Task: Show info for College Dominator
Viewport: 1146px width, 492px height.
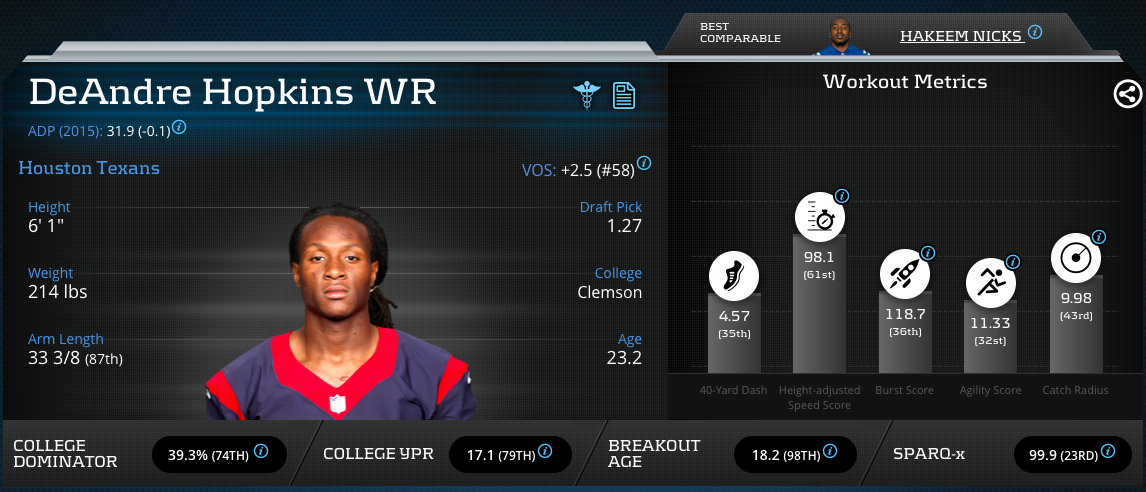Action: [x=261, y=452]
